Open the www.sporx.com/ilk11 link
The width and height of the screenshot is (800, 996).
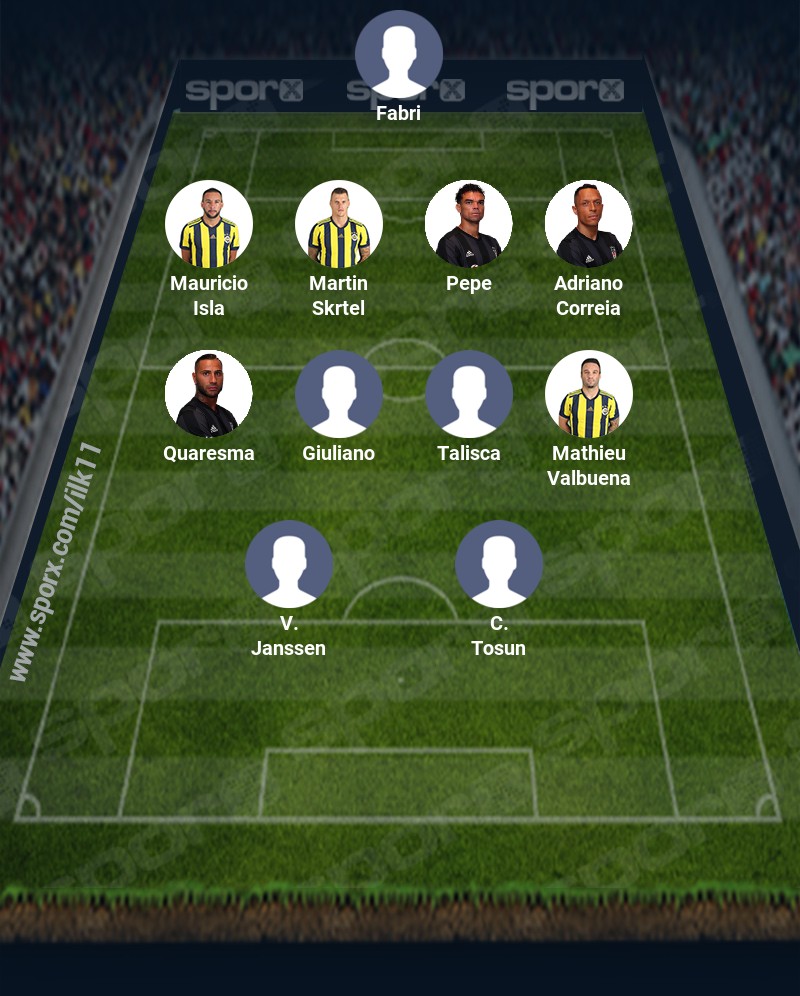tap(56, 562)
